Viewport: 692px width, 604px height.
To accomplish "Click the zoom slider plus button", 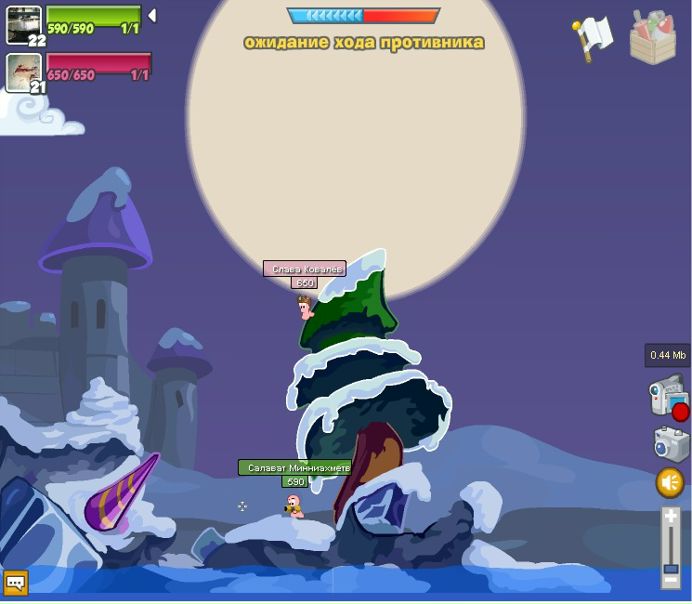I will pyautogui.click(x=671, y=516).
